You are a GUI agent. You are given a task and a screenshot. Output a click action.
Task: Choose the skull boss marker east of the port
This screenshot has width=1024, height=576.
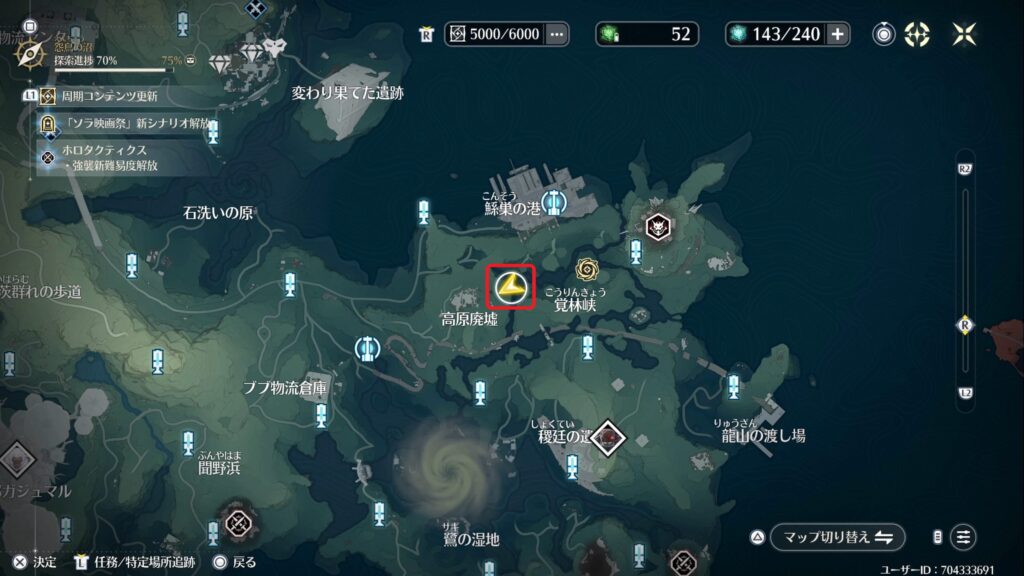(x=658, y=227)
